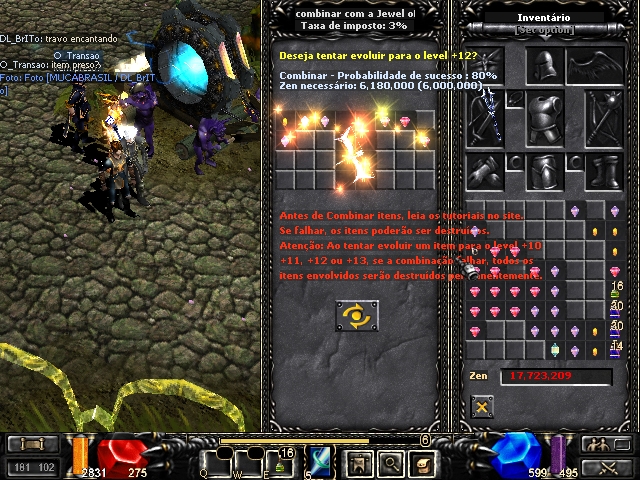
Task: Close the inventory with the X button
Action: point(482,406)
